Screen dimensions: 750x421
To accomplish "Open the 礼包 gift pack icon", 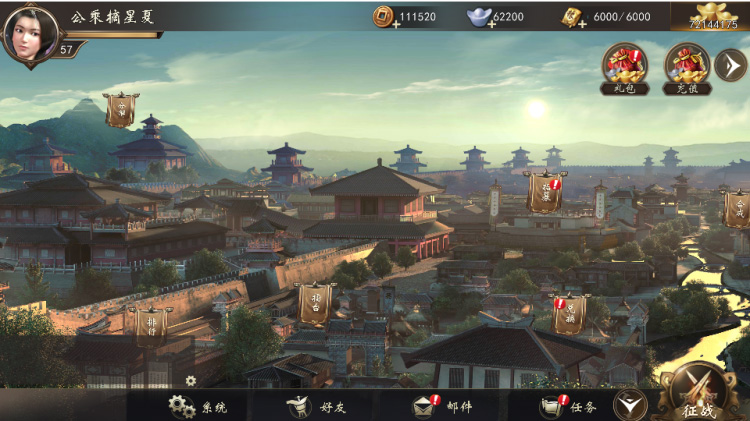I will point(625,68).
